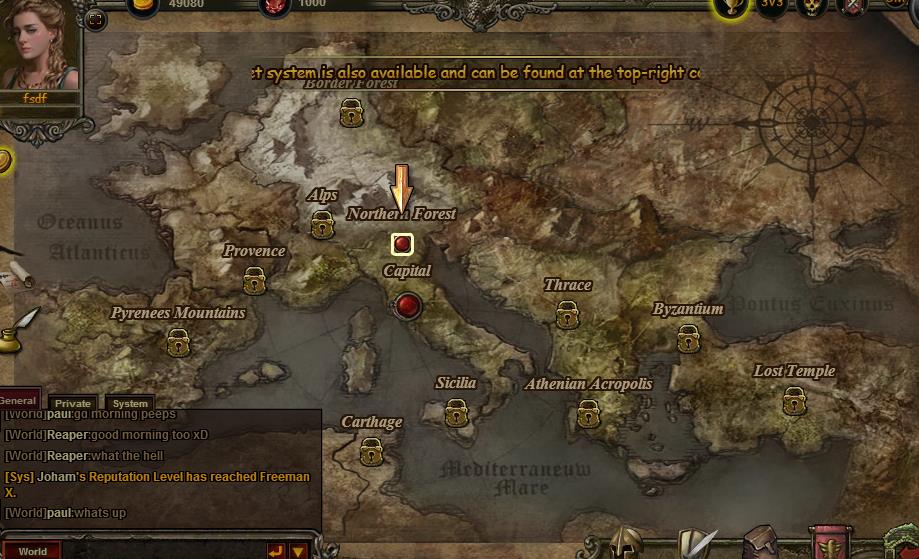Choose the Lost Temple padlock
The width and height of the screenshot is (919, 559).
(794, 401)
